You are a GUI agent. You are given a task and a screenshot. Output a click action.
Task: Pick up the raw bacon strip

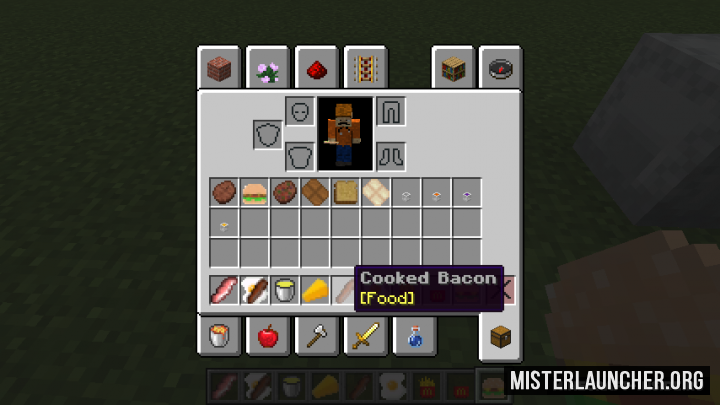point(224,291)
